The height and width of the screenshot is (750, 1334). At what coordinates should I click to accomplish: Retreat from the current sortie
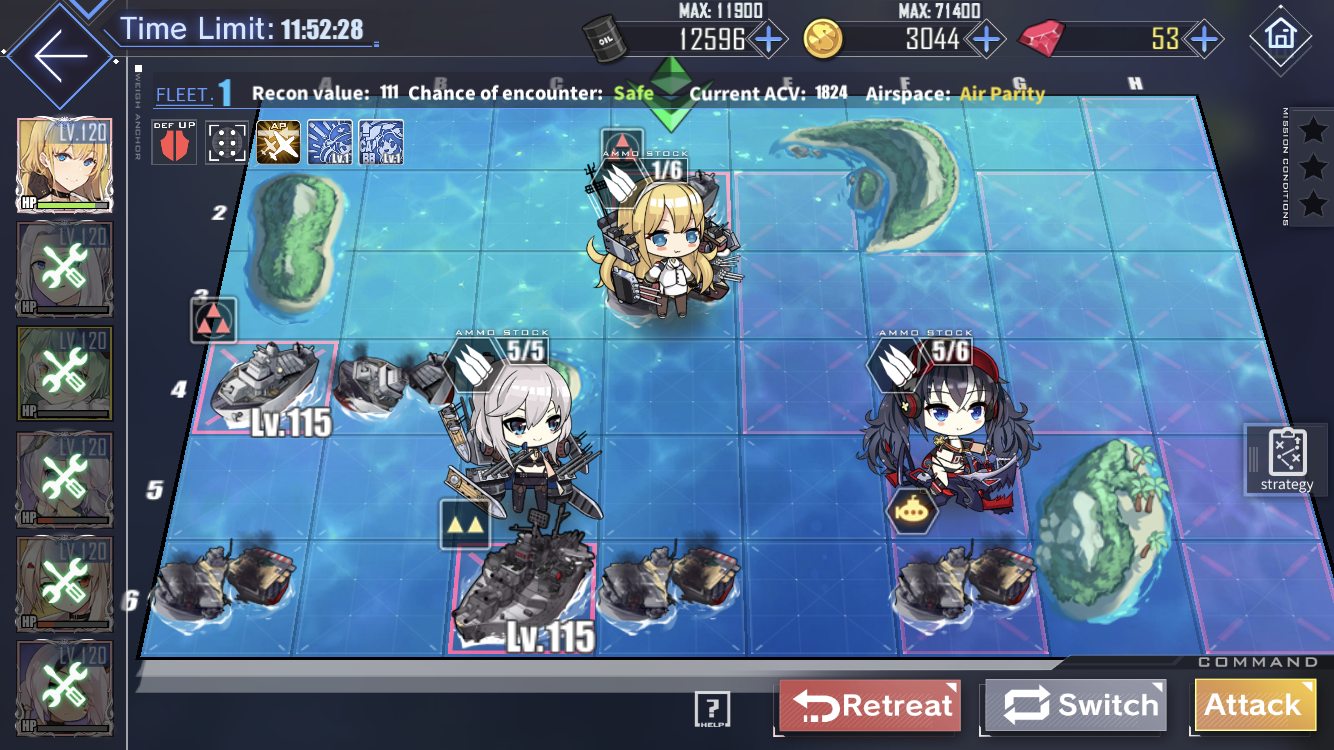[870, 705]
